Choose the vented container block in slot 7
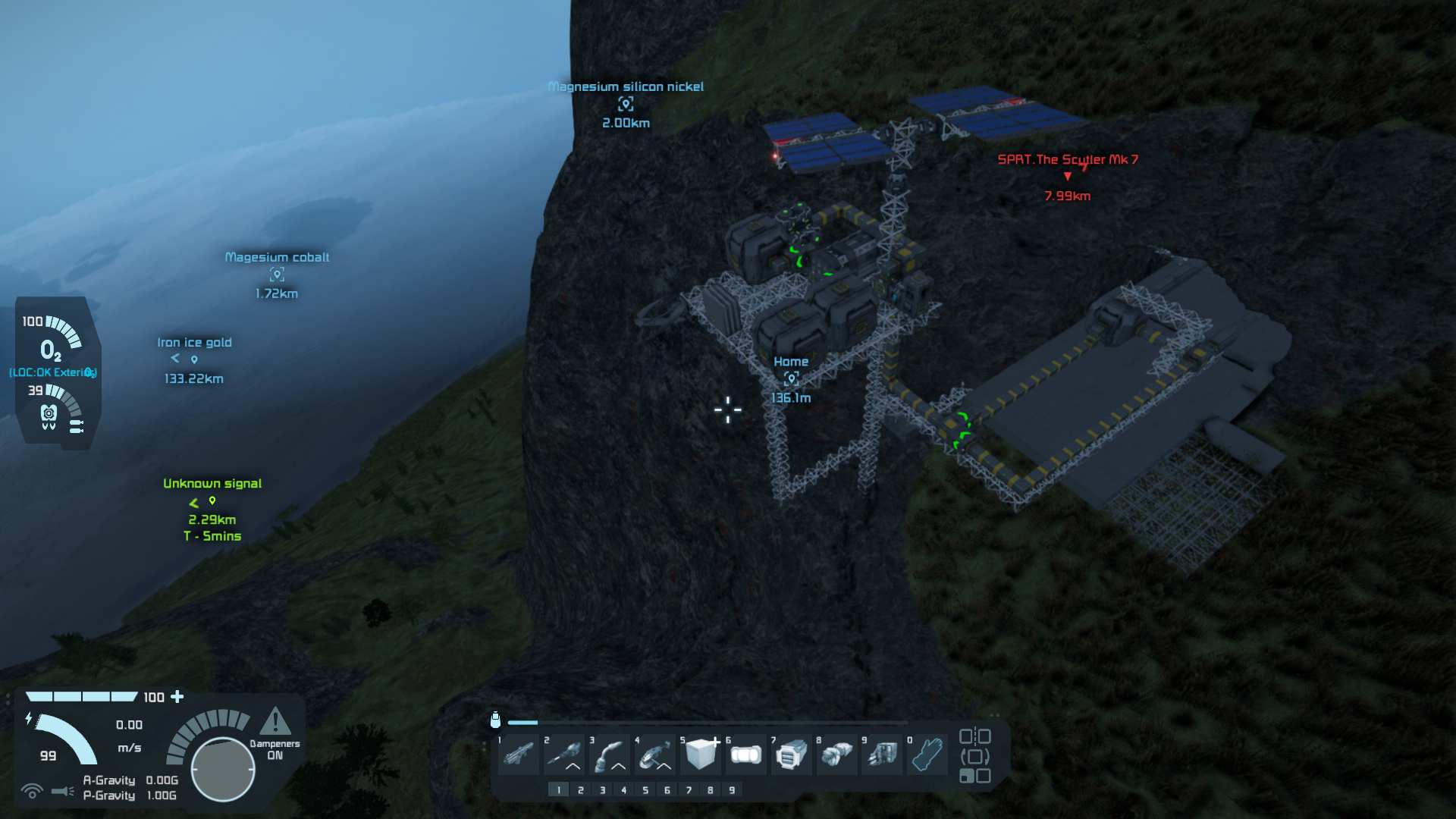 point(792,755)
